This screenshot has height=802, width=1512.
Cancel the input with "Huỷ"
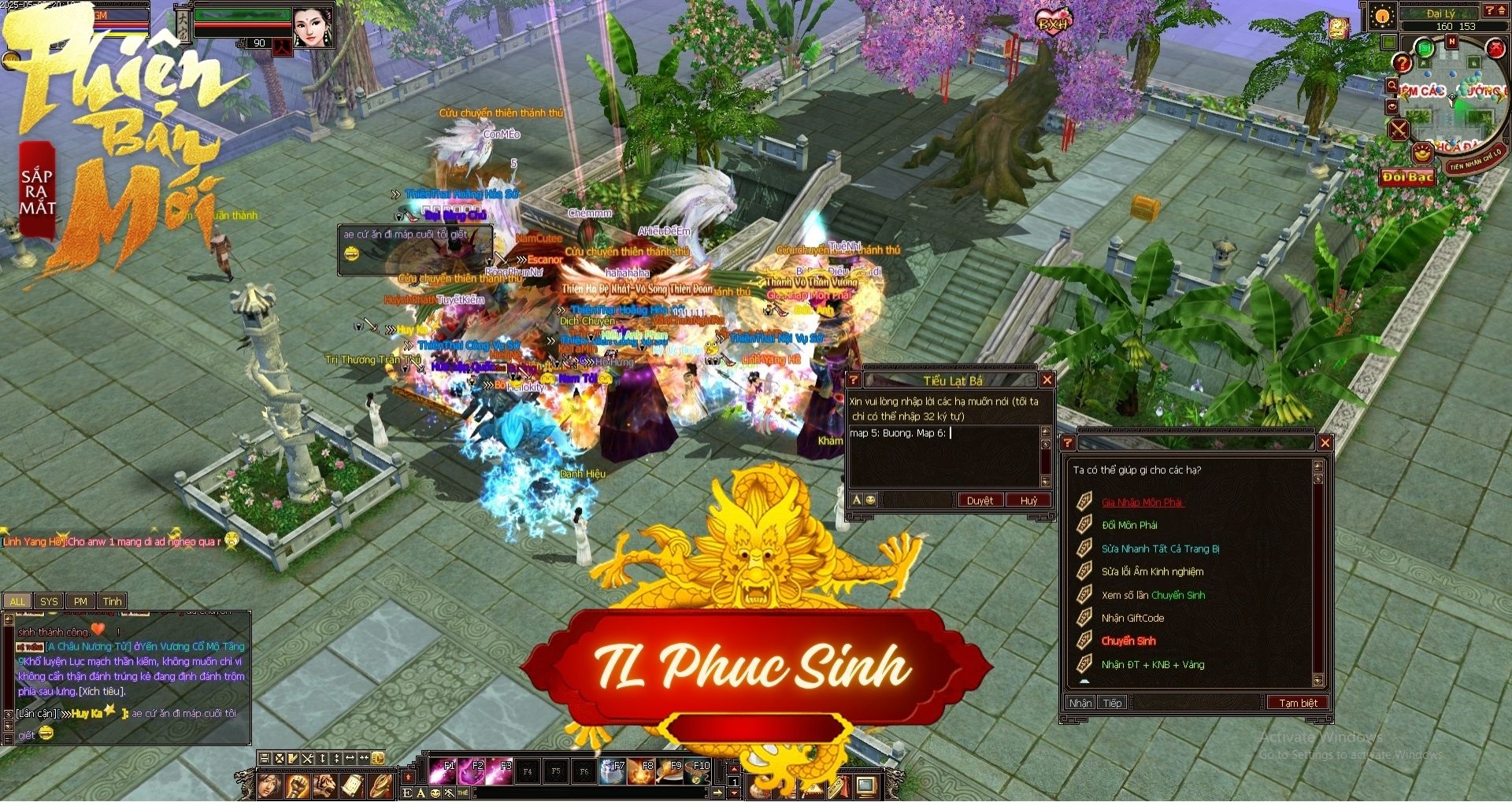pos(1028,501)
